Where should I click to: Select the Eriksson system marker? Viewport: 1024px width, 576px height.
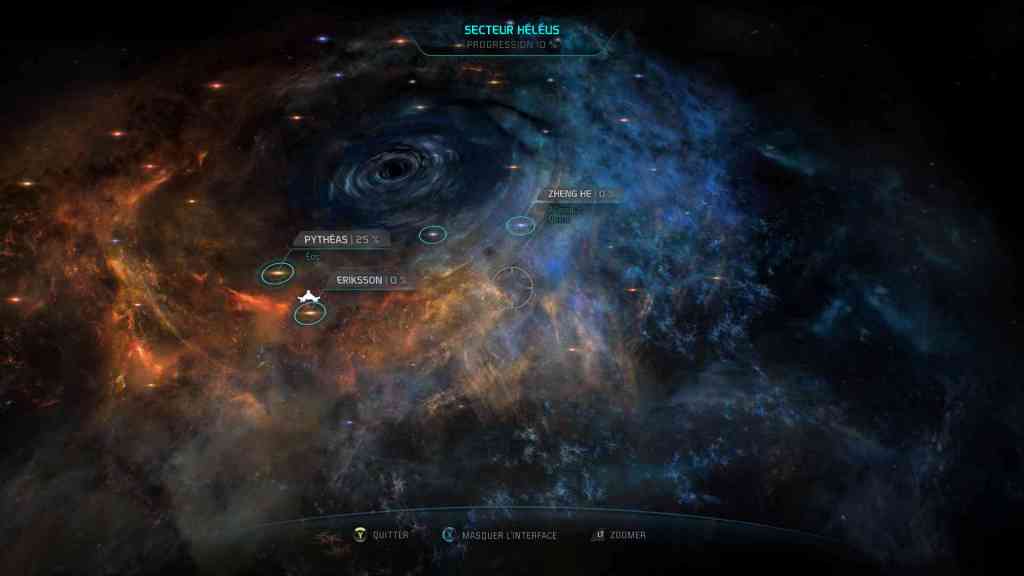310,314
